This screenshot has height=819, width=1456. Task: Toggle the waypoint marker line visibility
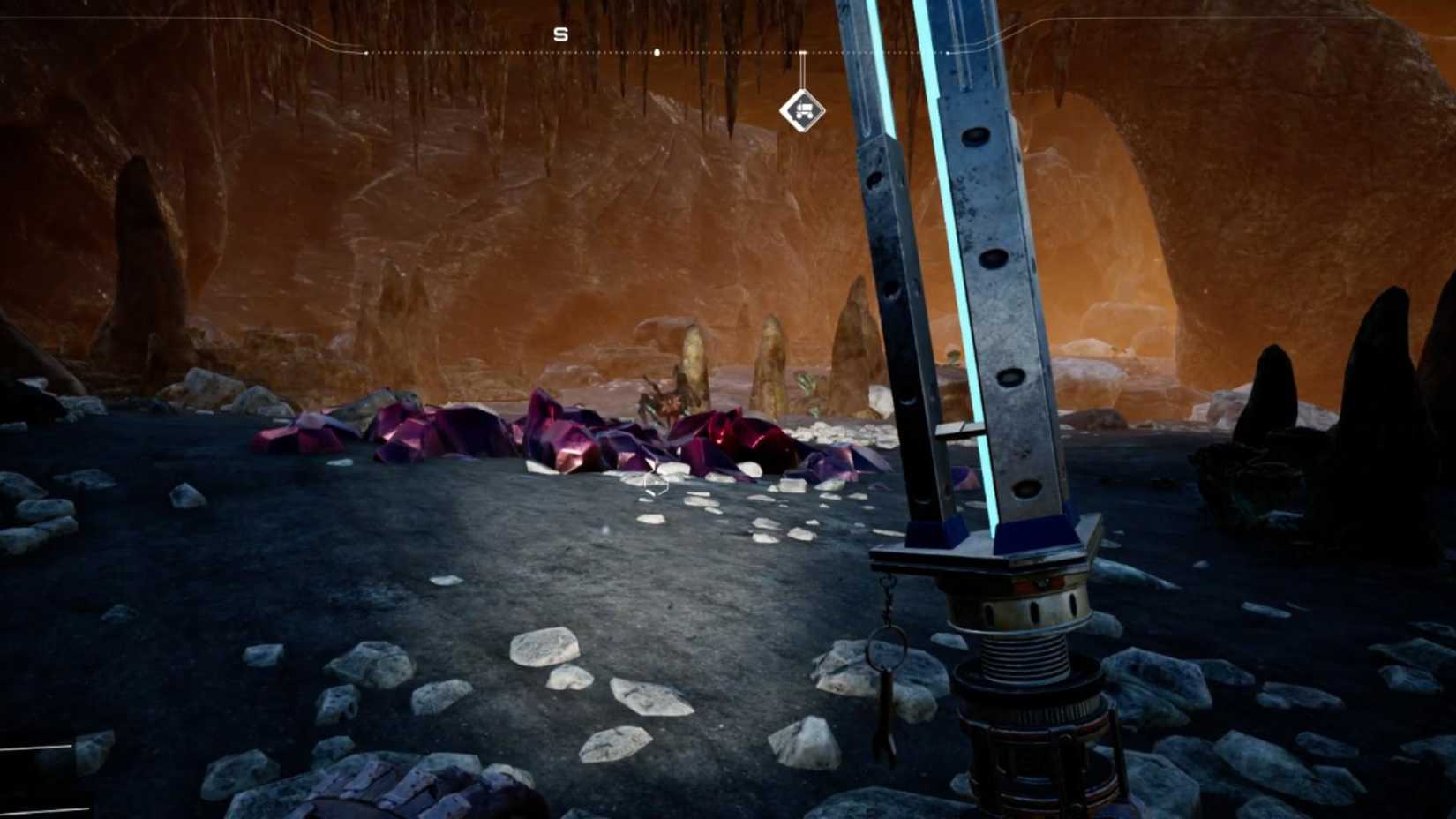pyautogui.click(x=801, y=75)
